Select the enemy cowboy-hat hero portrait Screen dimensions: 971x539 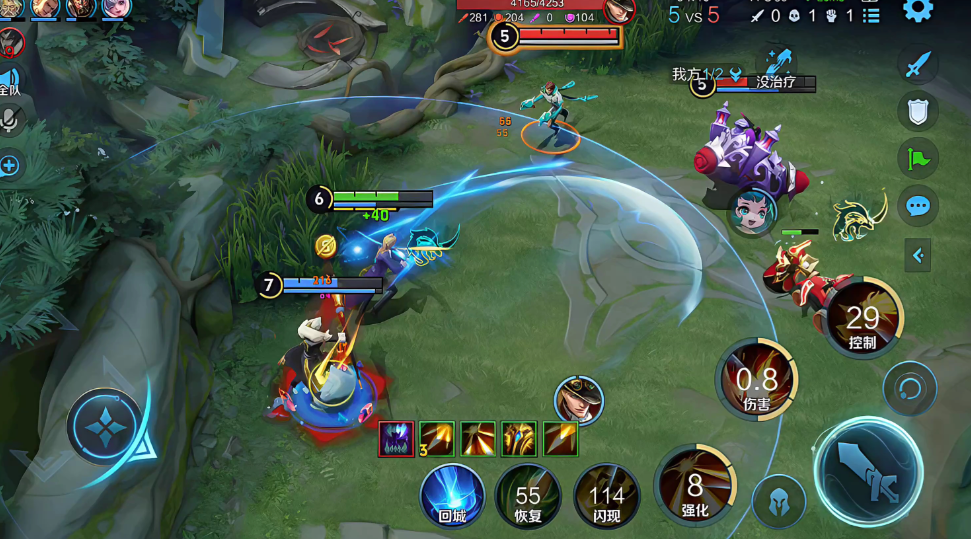pos(577,399)
